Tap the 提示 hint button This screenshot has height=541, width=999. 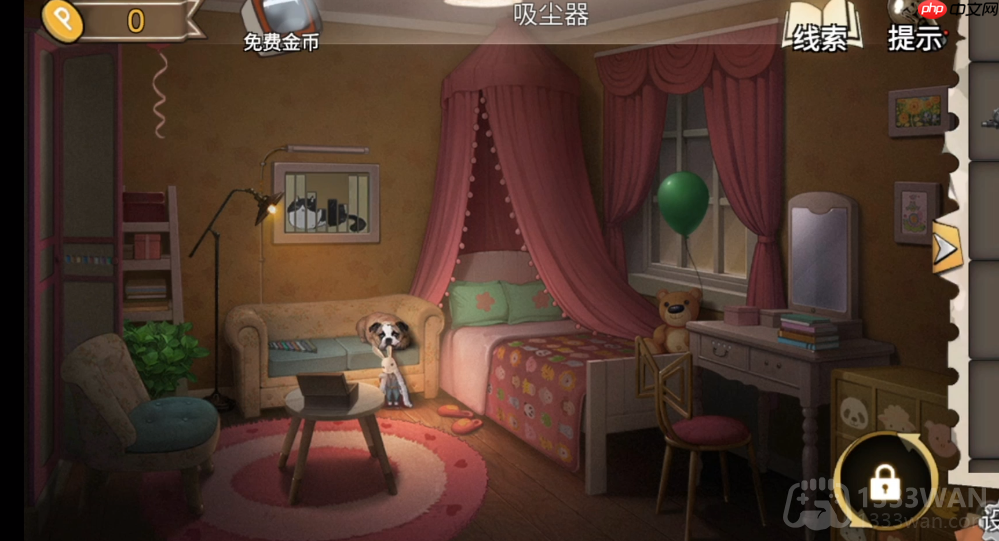click(x=915, y=30)
